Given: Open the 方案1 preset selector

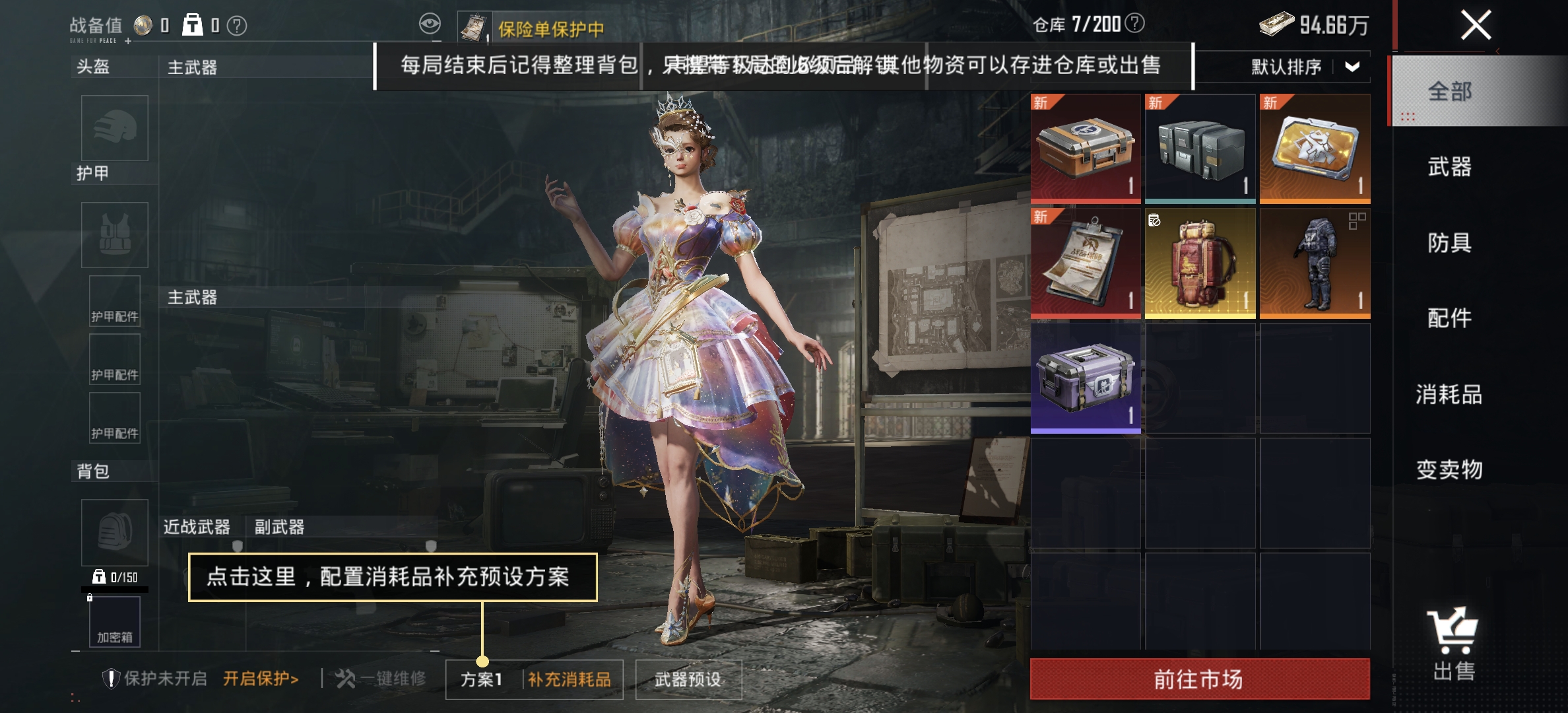Looking at the screenshot, I should 482,677.
